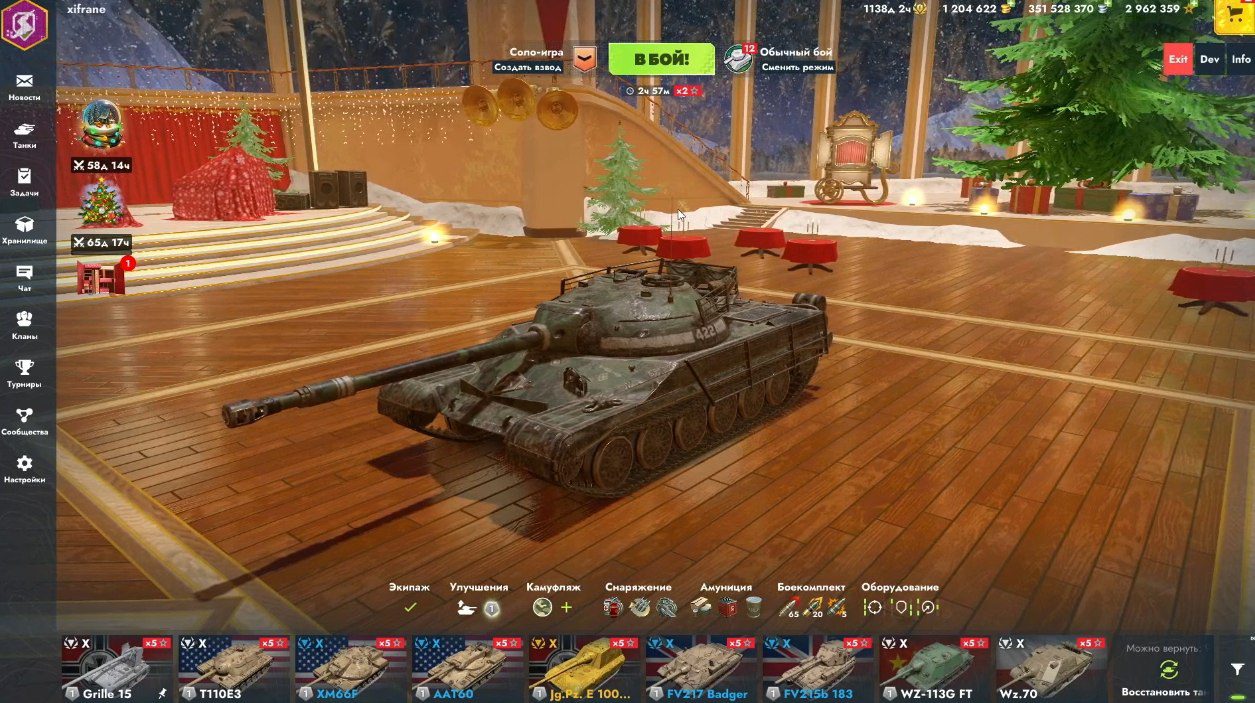Viewport: 1255px width, 703px height.
Task: Select the Grille 15 tank in the carousel
Action: coord(115,668)
